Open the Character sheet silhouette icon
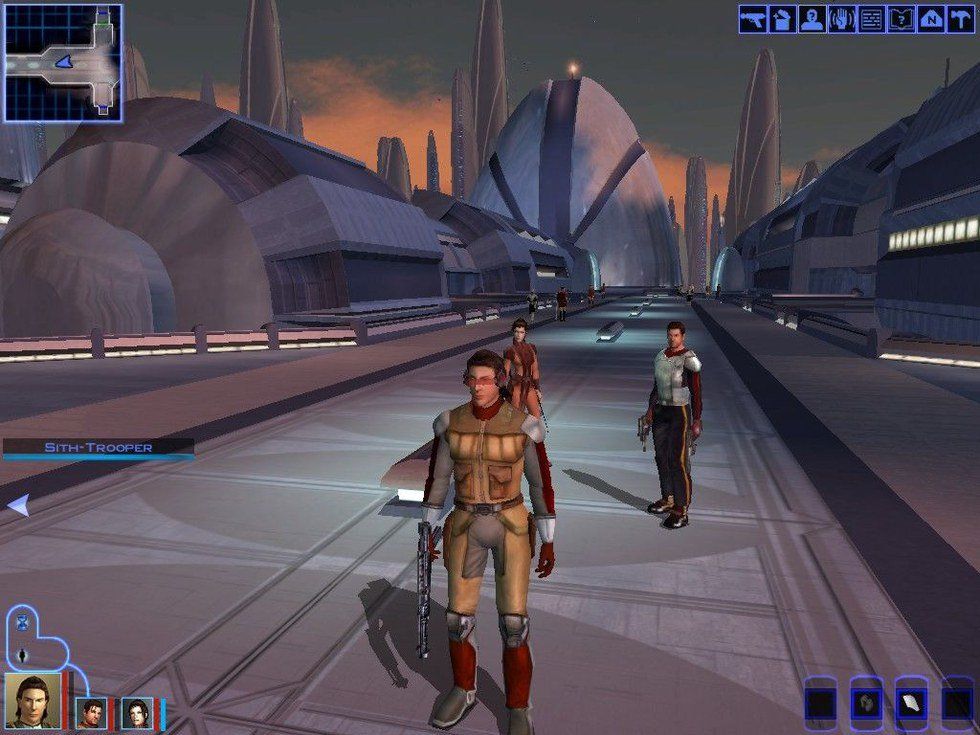The width and height of the screenshot is (980, 735). (x=812, y=19)
